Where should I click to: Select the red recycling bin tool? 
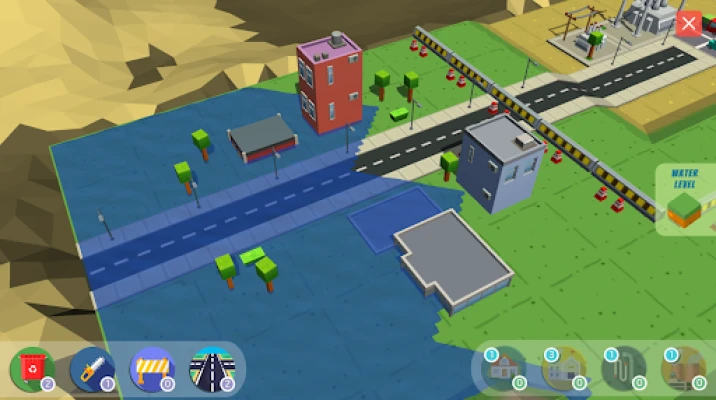(32, 368)
